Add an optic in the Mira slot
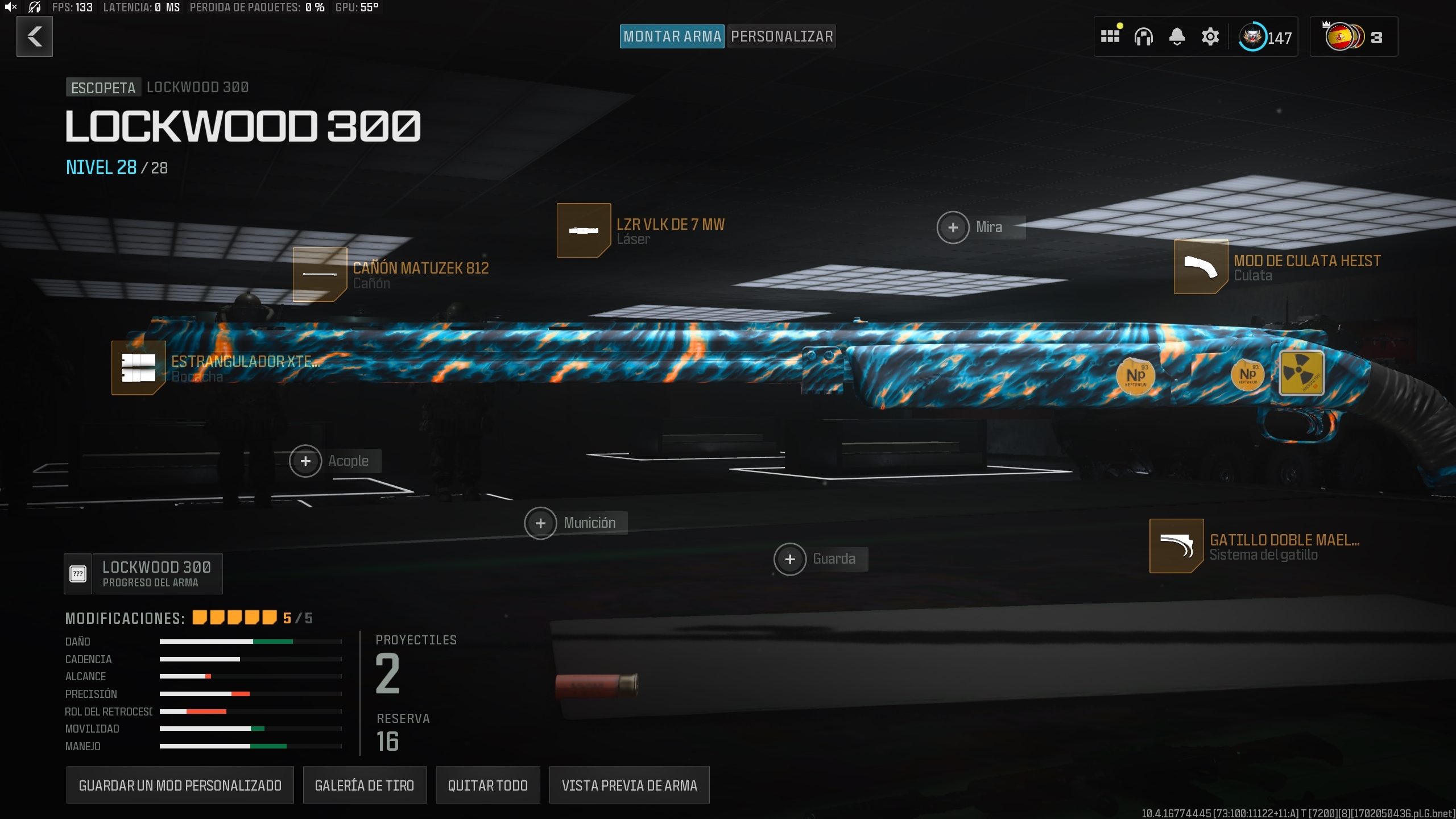 click(954, 227)
